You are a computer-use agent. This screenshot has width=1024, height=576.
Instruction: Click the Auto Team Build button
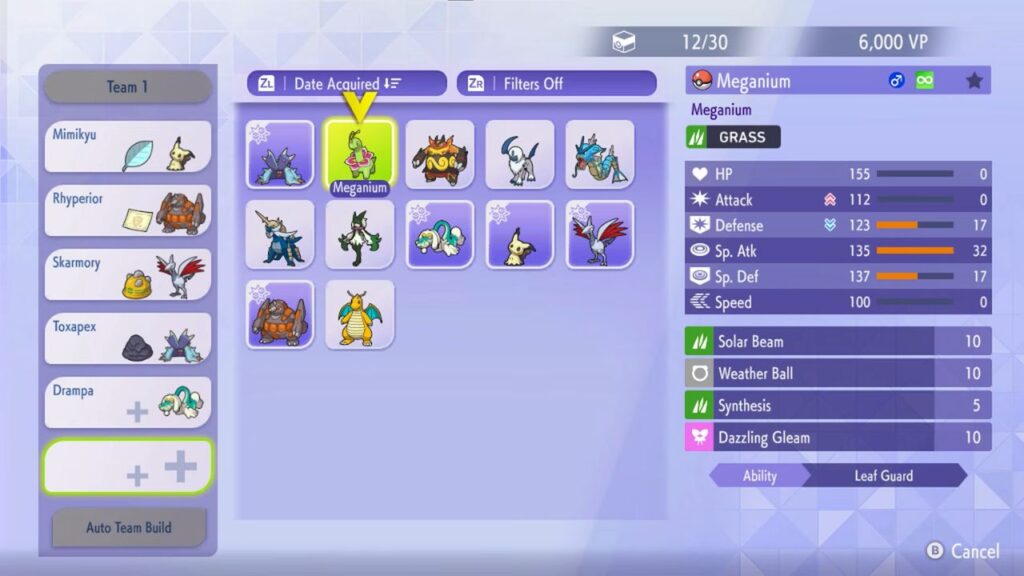(128, 527)
